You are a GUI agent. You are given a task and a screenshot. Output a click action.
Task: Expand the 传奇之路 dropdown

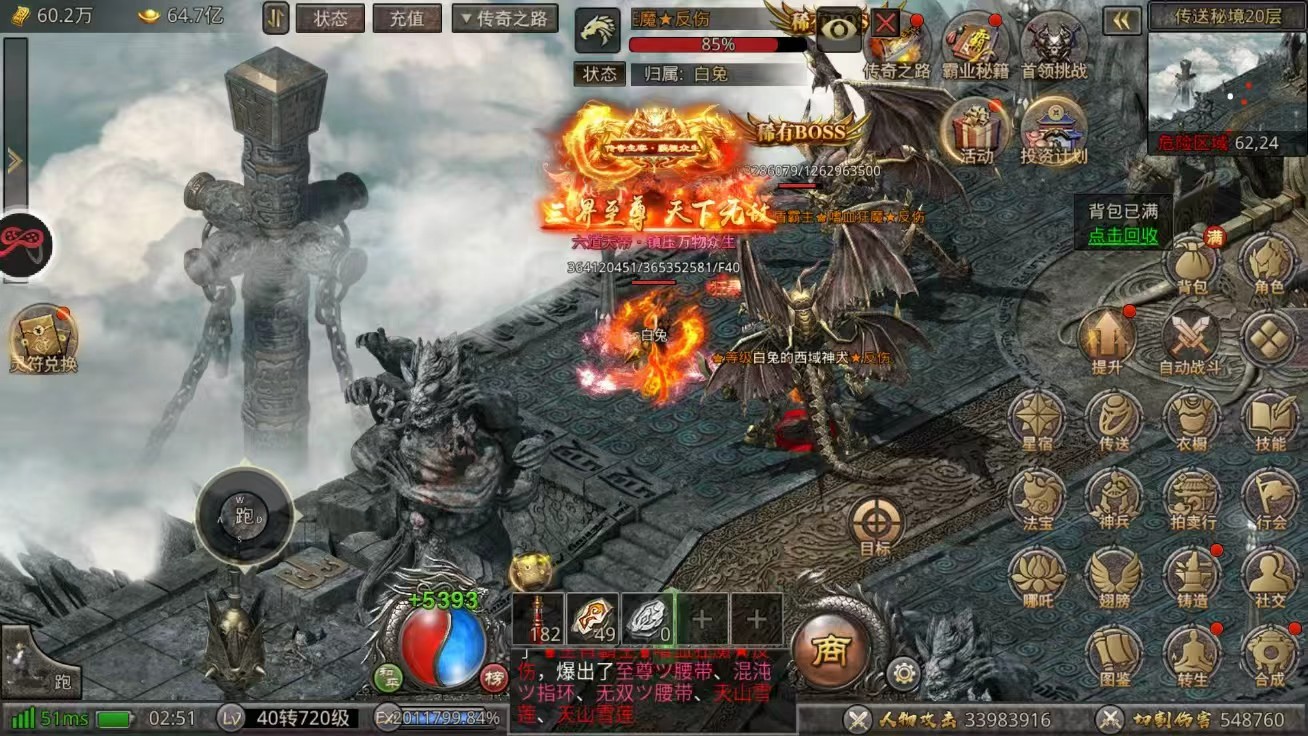tap(505, 18)
